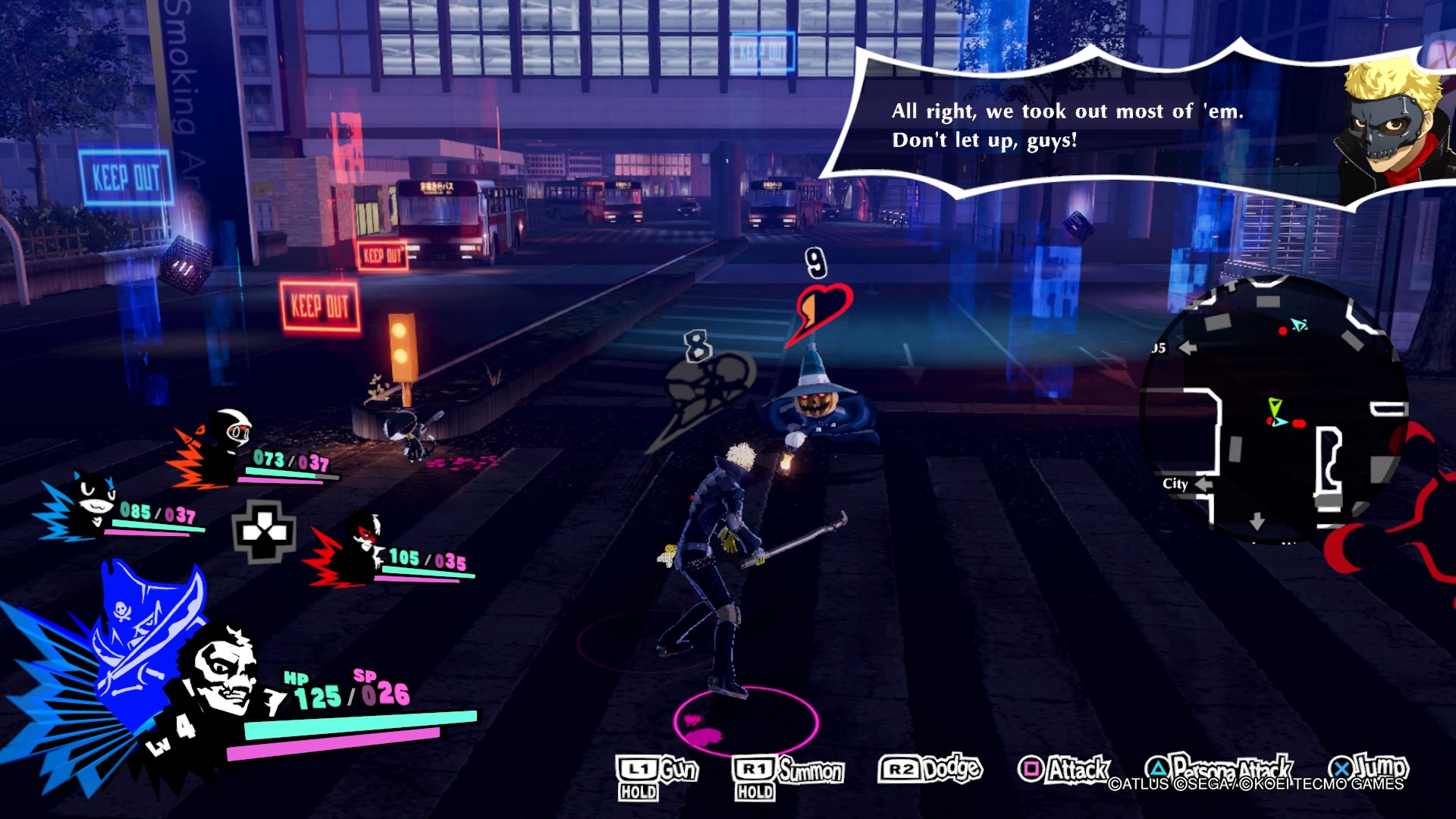The image size is (1456, 819).
Task: Open the circular minimap
Action: pyautogui.click(x=1272, y=409)
